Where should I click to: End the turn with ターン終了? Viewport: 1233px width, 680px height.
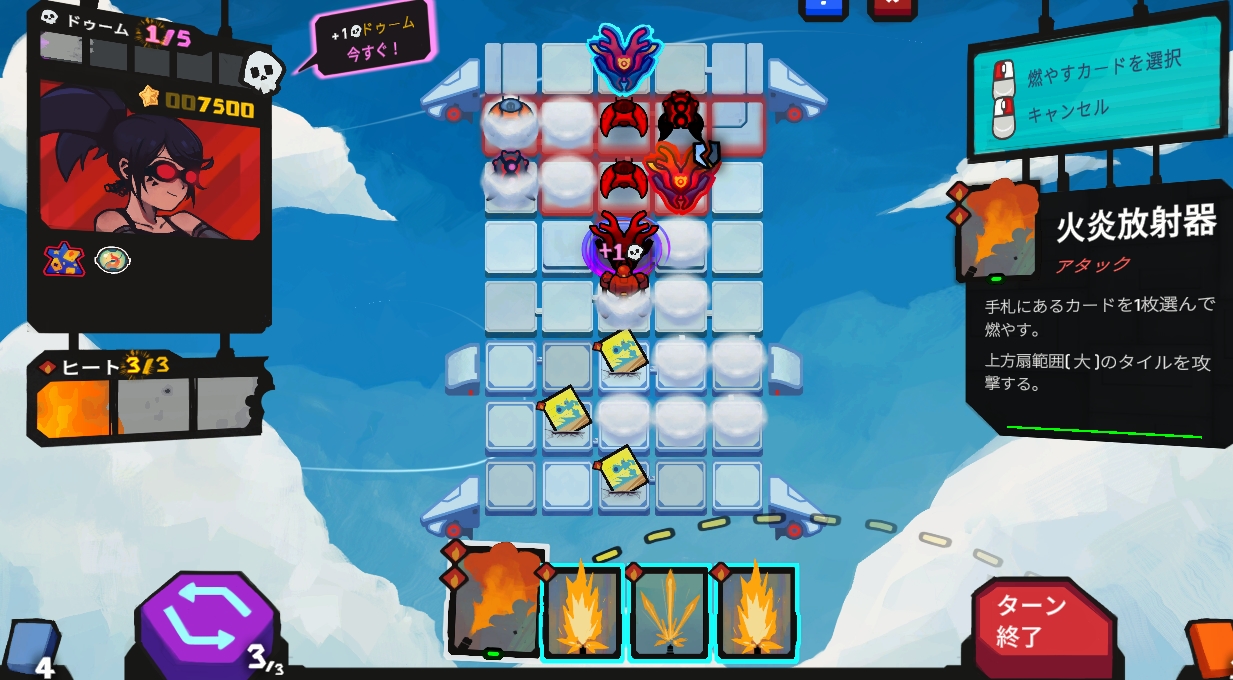pyautogui.click(x=1041, y=621)
